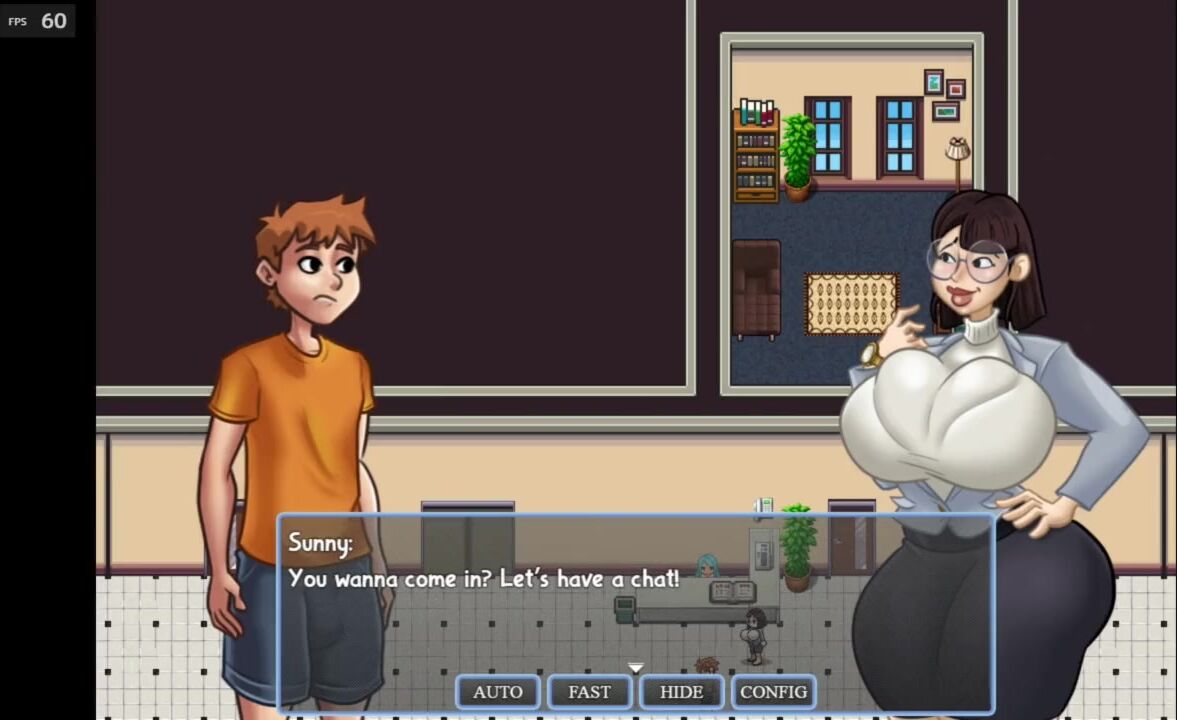
Task: Open the CONFIG menu
Action: click(773, 692)
